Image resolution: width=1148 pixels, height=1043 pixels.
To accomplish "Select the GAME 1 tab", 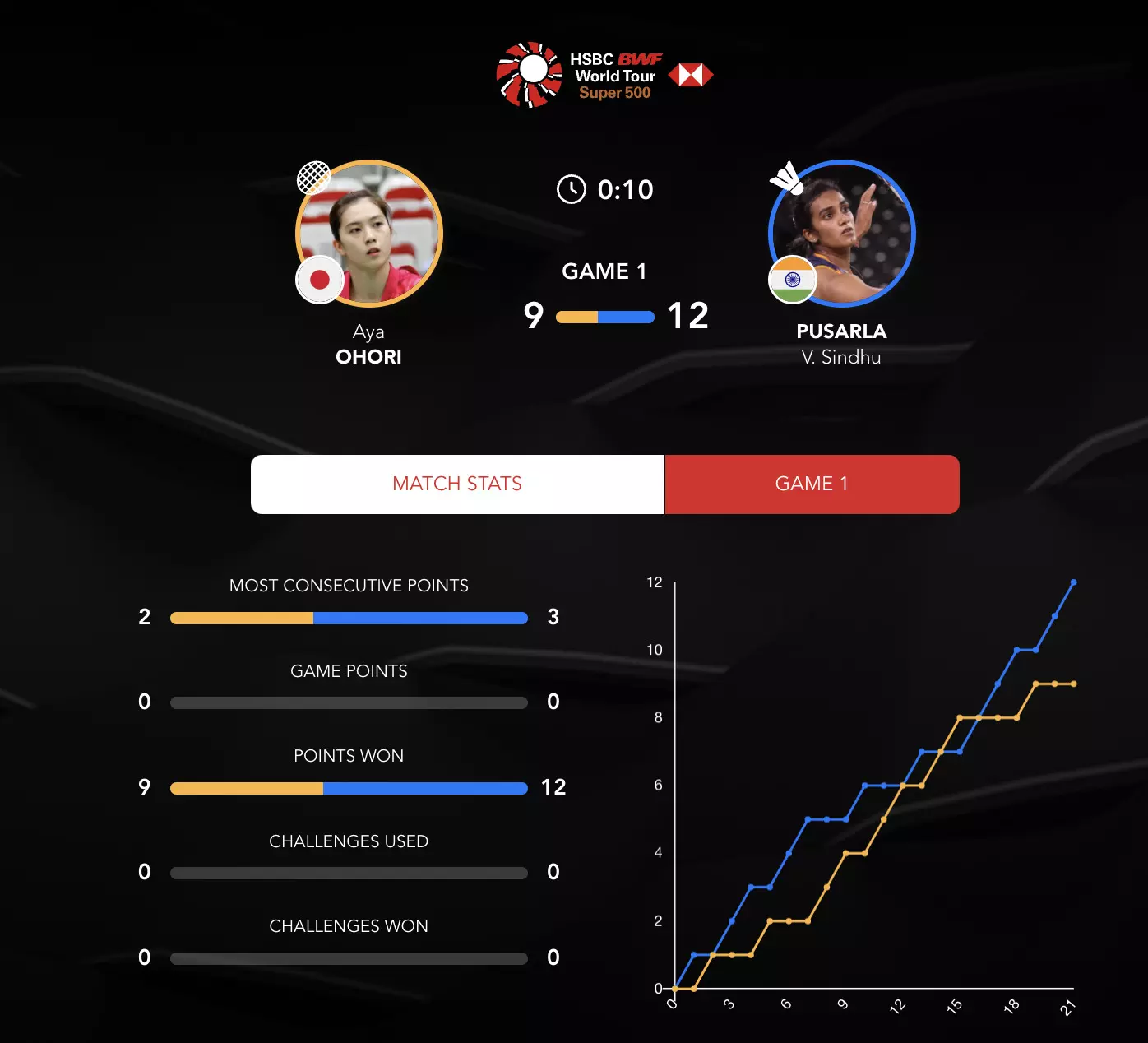I will pyautogui.click(x=812, y=484).
